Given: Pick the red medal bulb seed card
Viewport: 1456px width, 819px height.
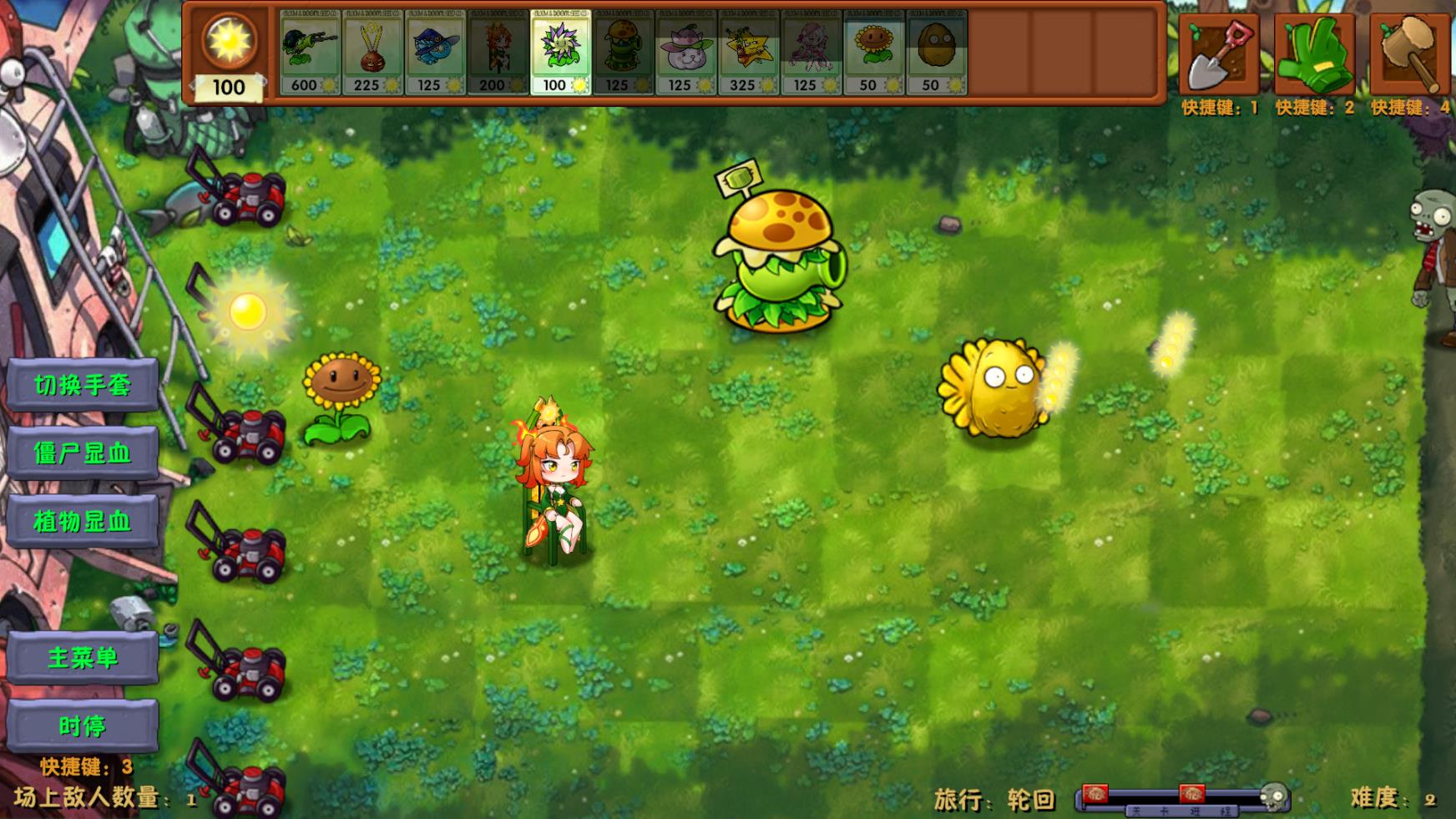Looking at the screenshot, I should pyautogui.click(x=372, y=52).
